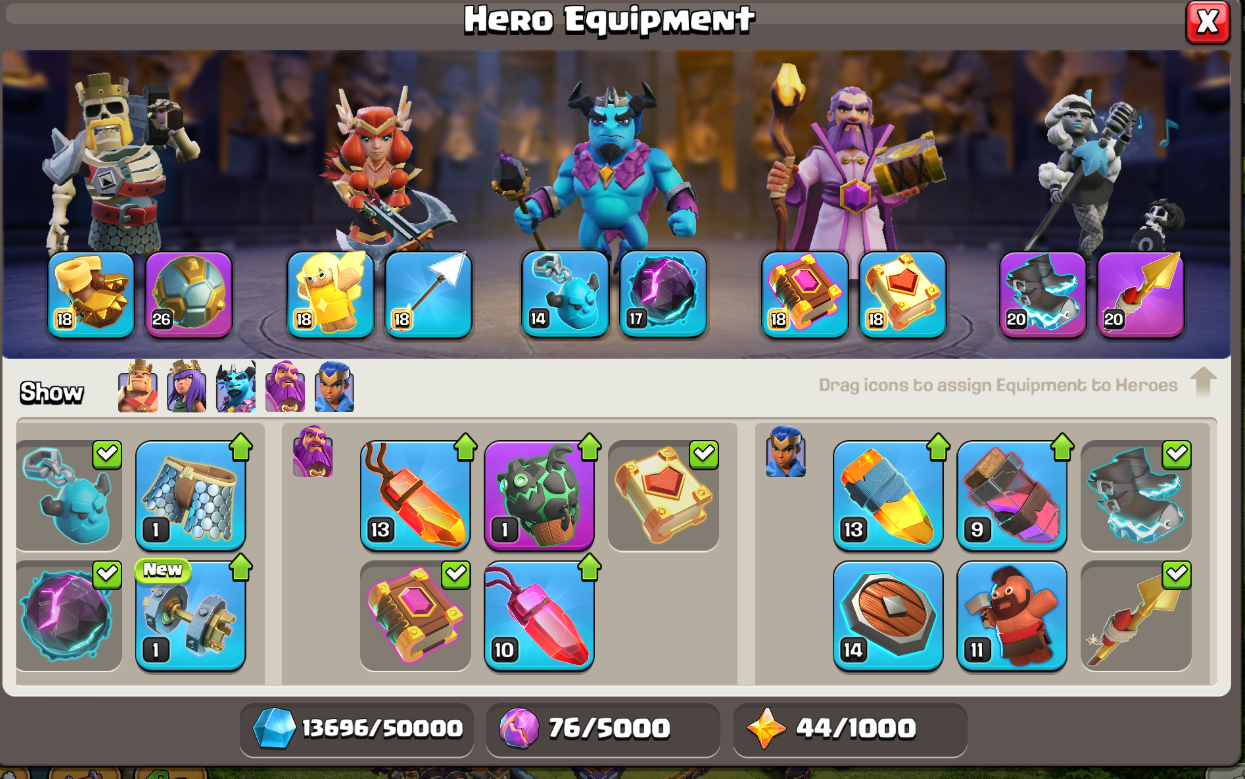1245x779 pixels.
Task: Select the New metal gear equipment
Action: (190, 616)
